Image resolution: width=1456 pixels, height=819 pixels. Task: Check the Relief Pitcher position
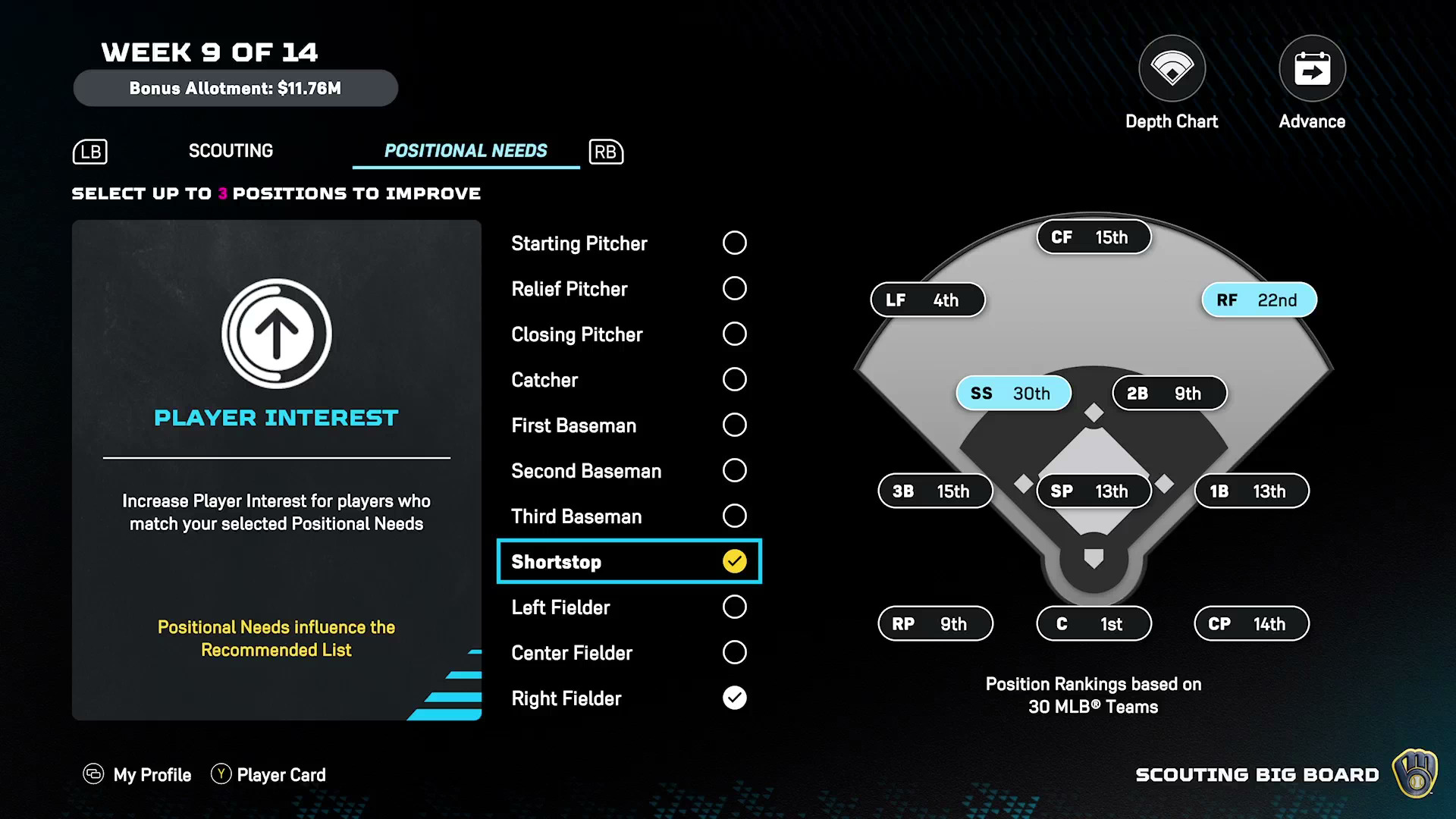[734, 289]
